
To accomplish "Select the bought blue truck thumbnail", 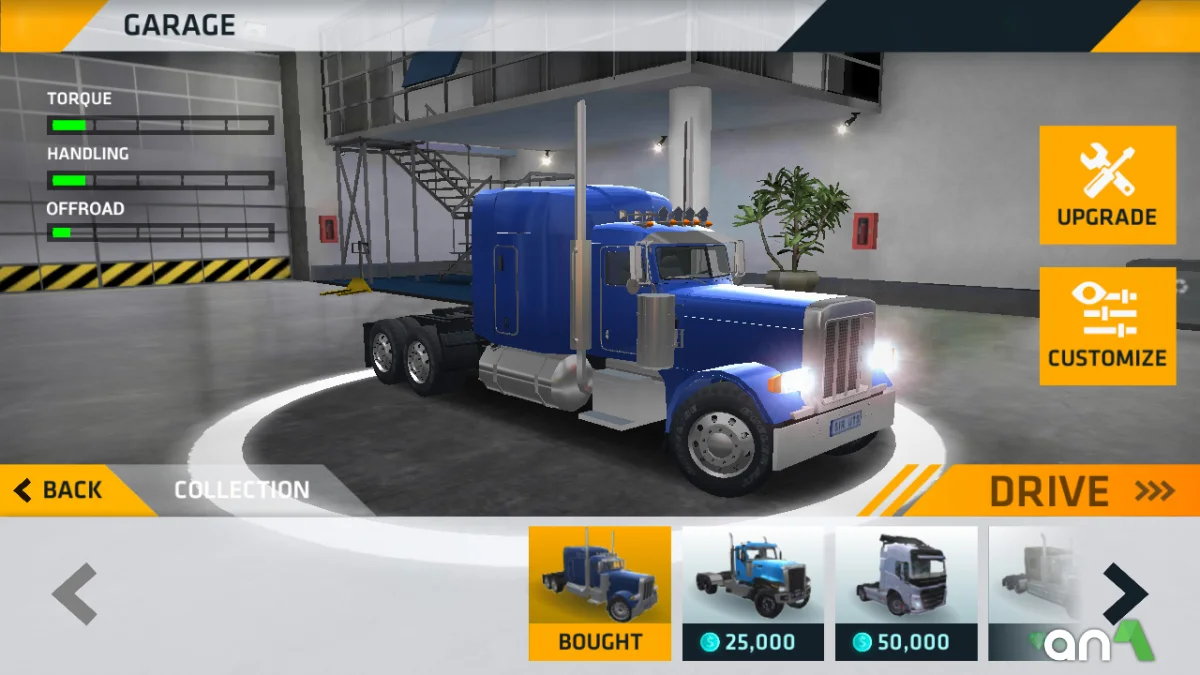I will point(599,592).
